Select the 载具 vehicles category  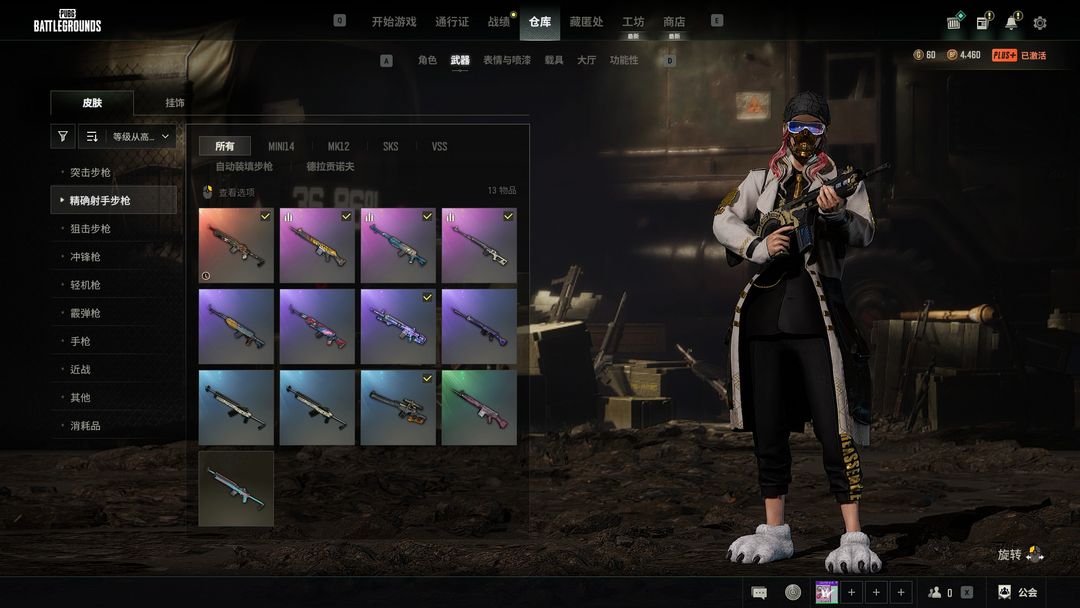pyautogui.click(x=554, y=60)
